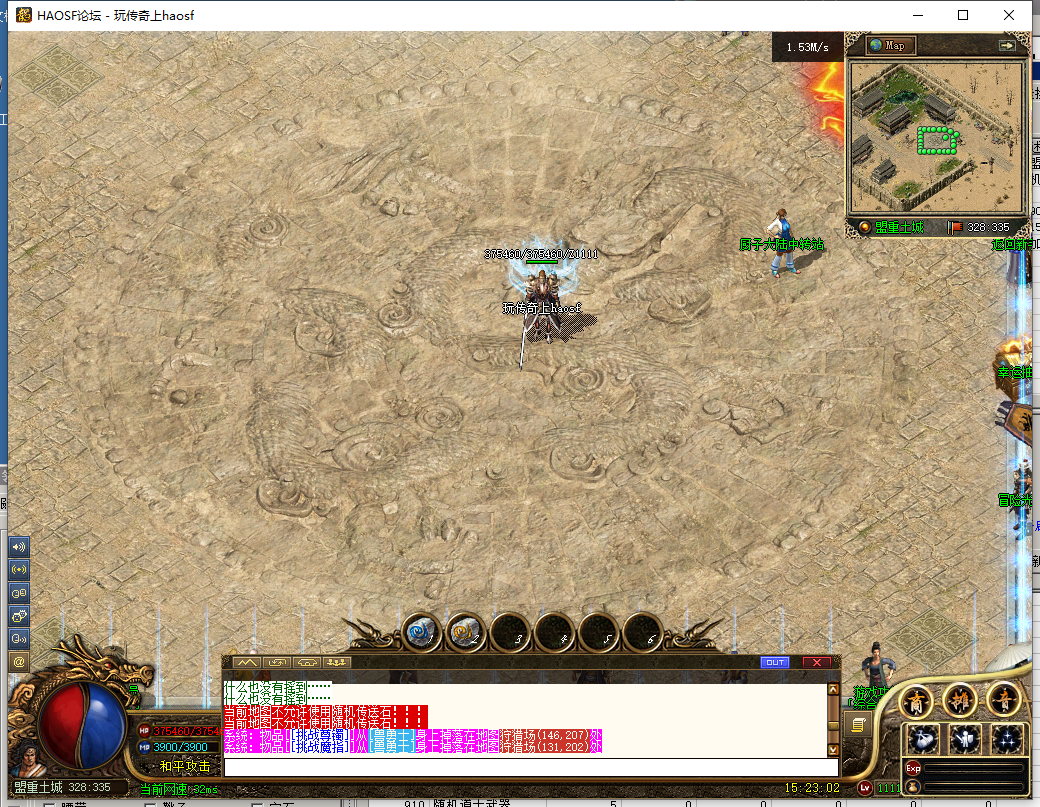1040x807 pixels.
Task: Type in the chat input box
Action: (530, 767)
